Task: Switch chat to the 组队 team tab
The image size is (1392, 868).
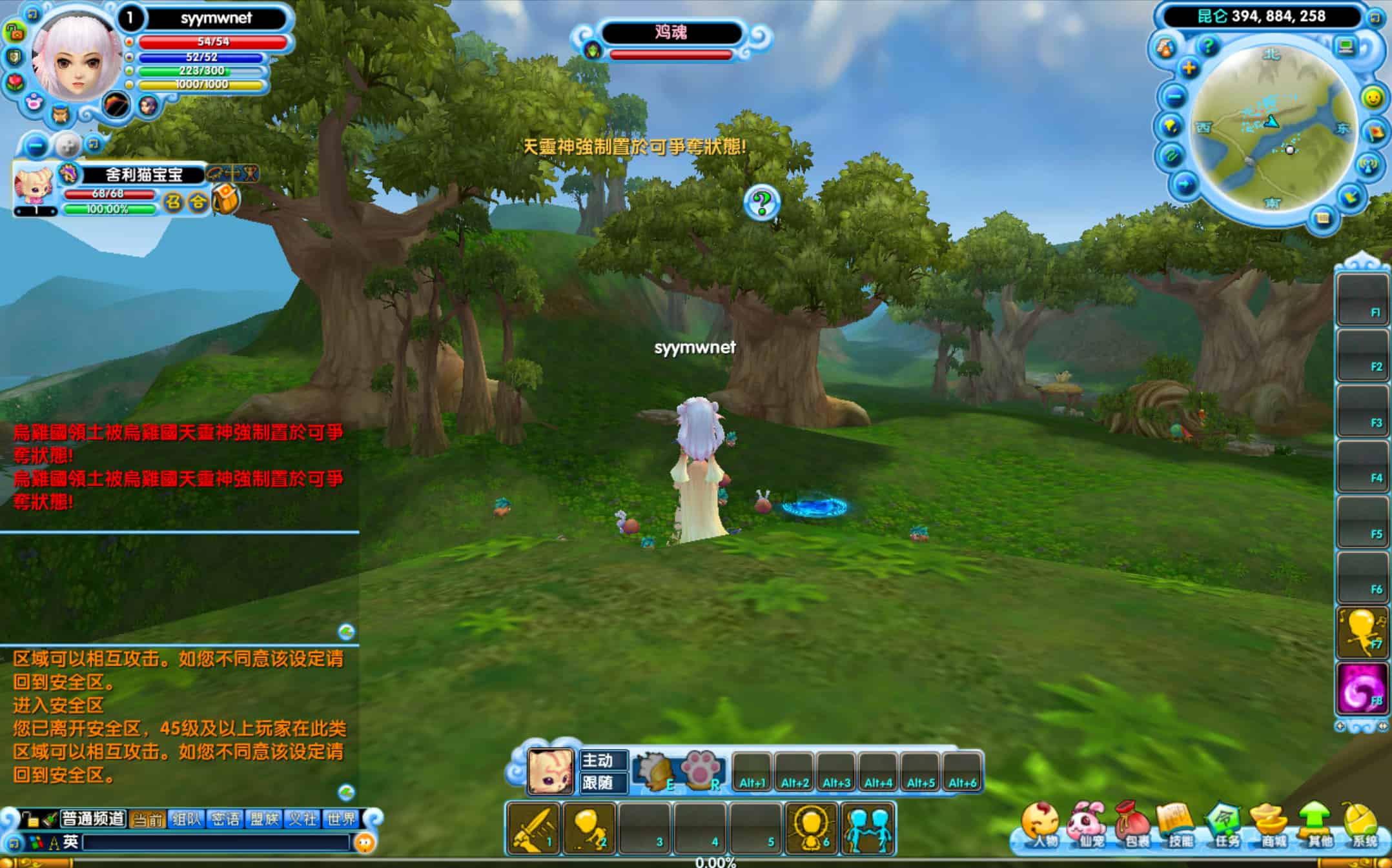Action: click(187, 819)
